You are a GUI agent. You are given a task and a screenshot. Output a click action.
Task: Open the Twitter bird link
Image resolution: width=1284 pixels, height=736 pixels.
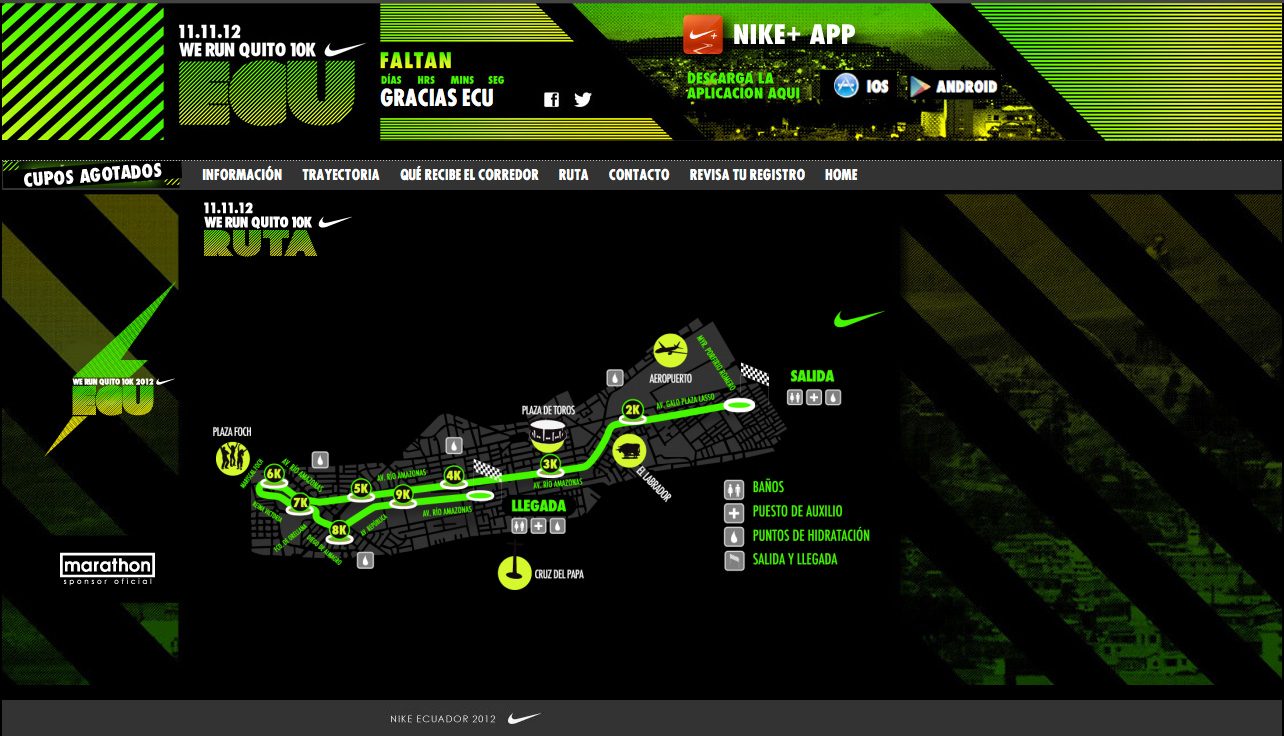click(583, 99)
